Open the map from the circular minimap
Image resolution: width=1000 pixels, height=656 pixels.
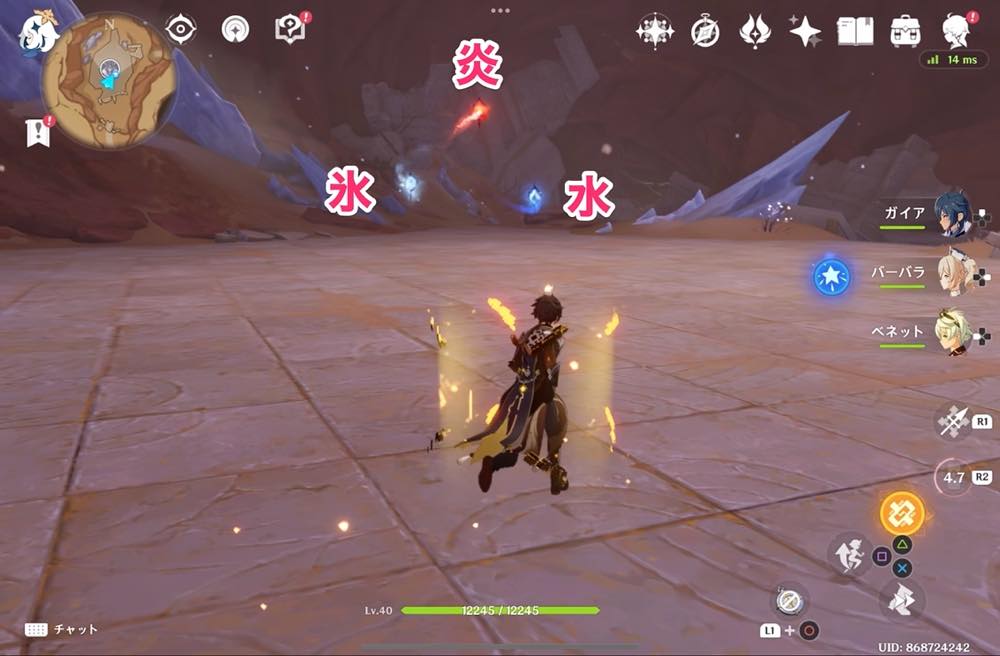[x=109, y=79]
